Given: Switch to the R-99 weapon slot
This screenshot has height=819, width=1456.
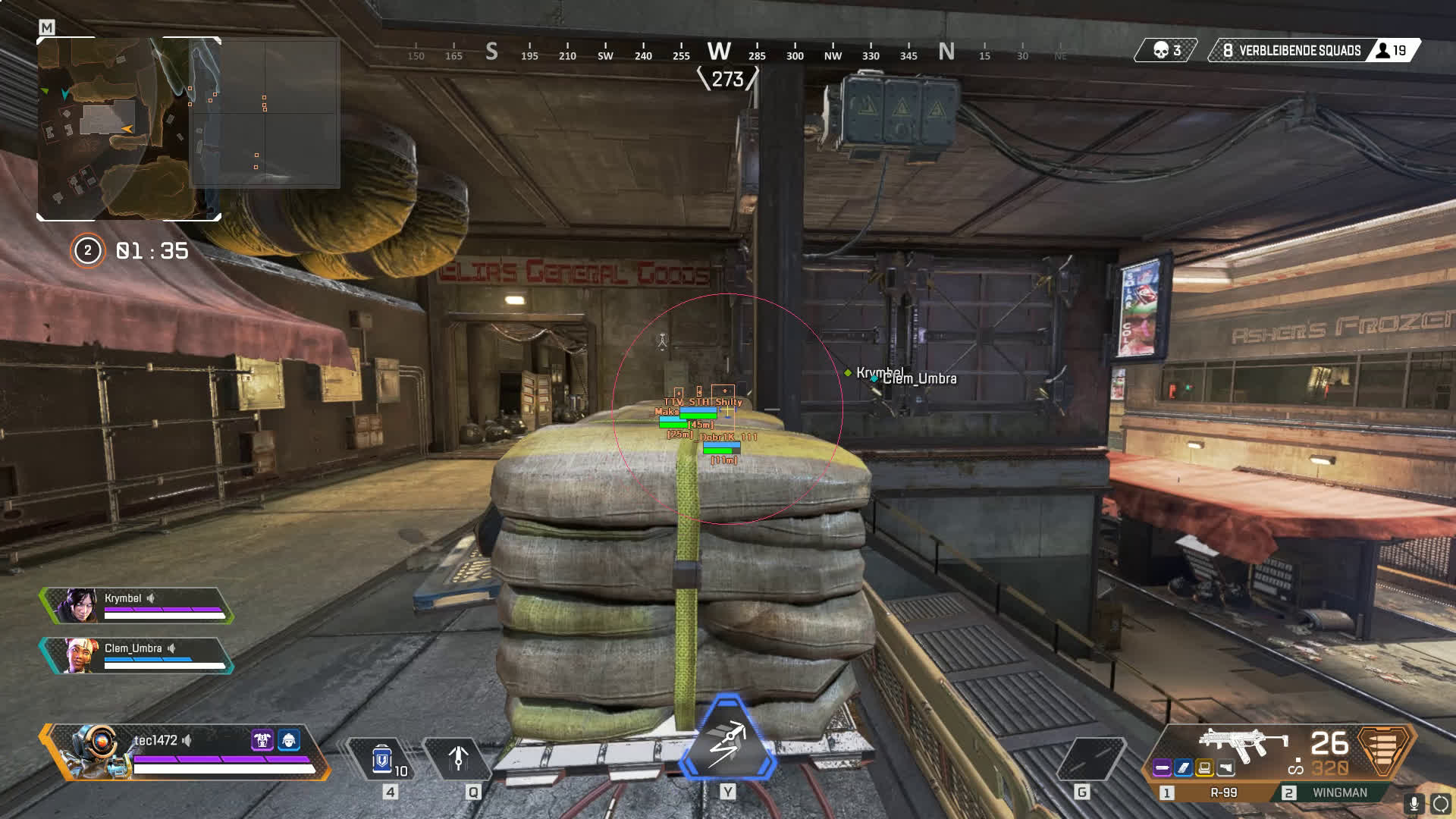Looking at the screenshot, I should coord(1213,792).
